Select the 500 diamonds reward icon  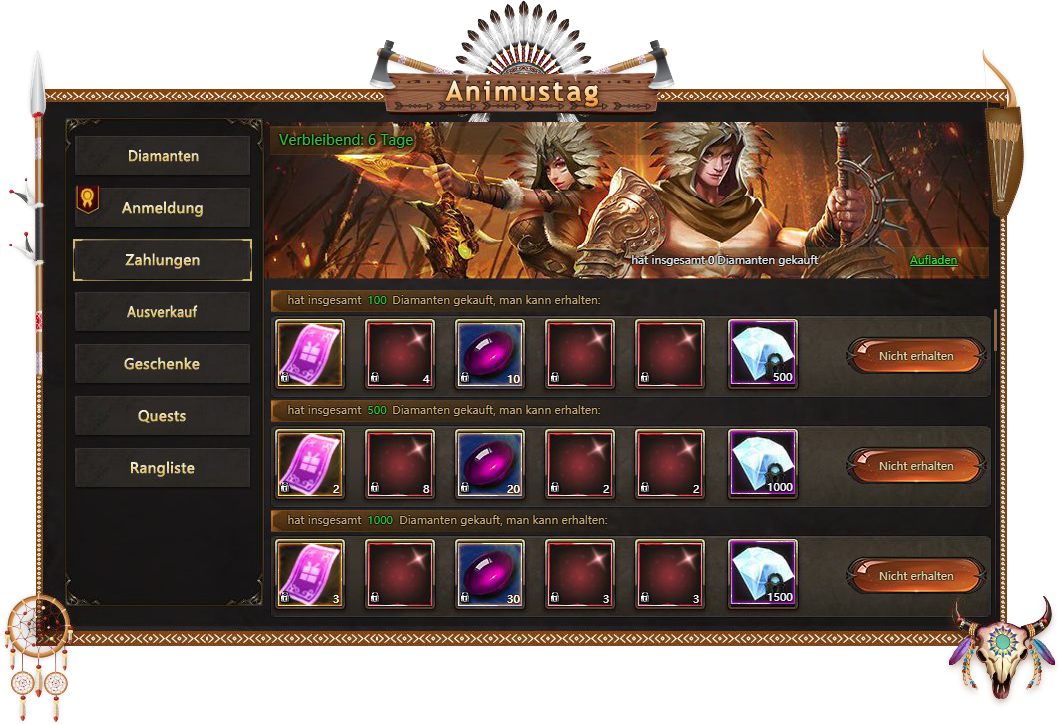pos(763,353)
